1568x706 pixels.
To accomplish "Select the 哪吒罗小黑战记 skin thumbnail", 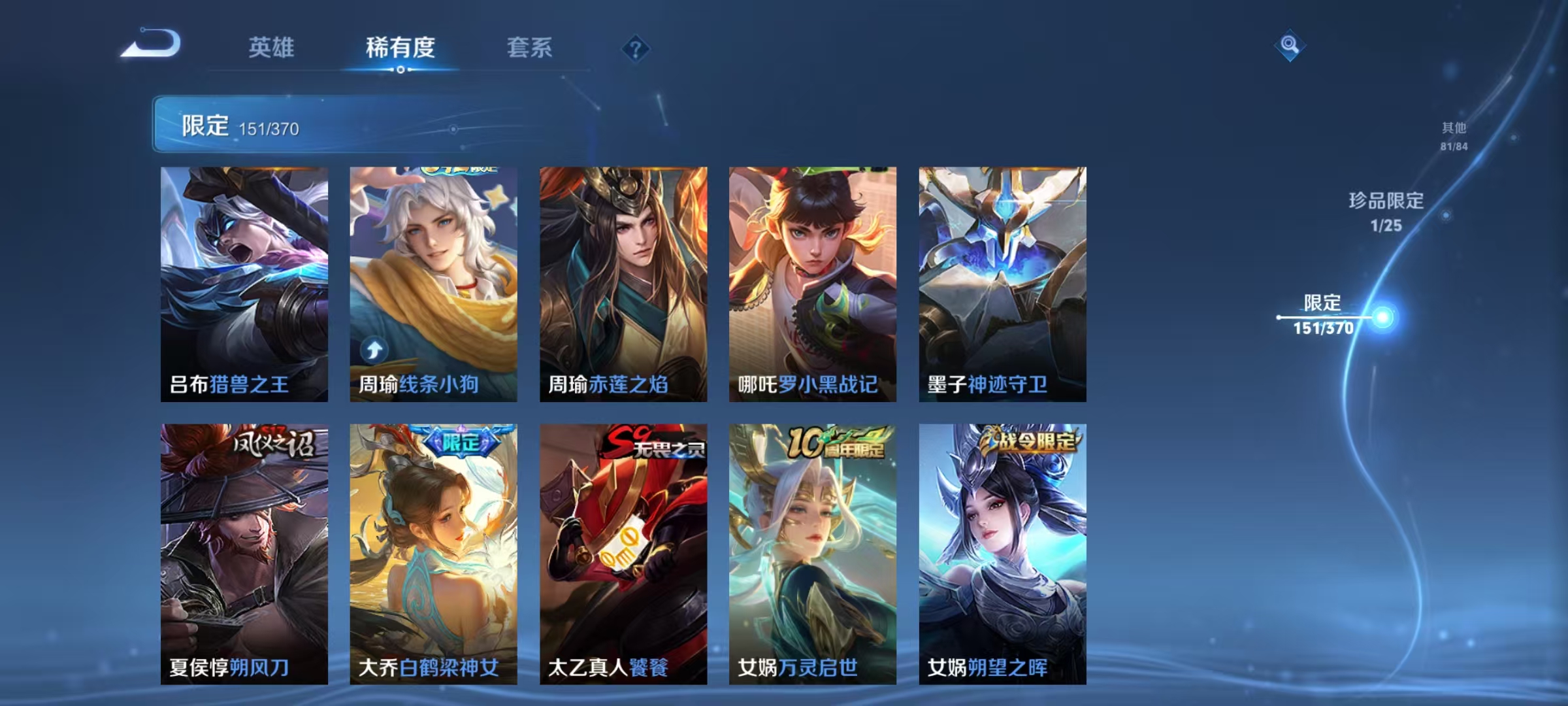I will [812, 275].
